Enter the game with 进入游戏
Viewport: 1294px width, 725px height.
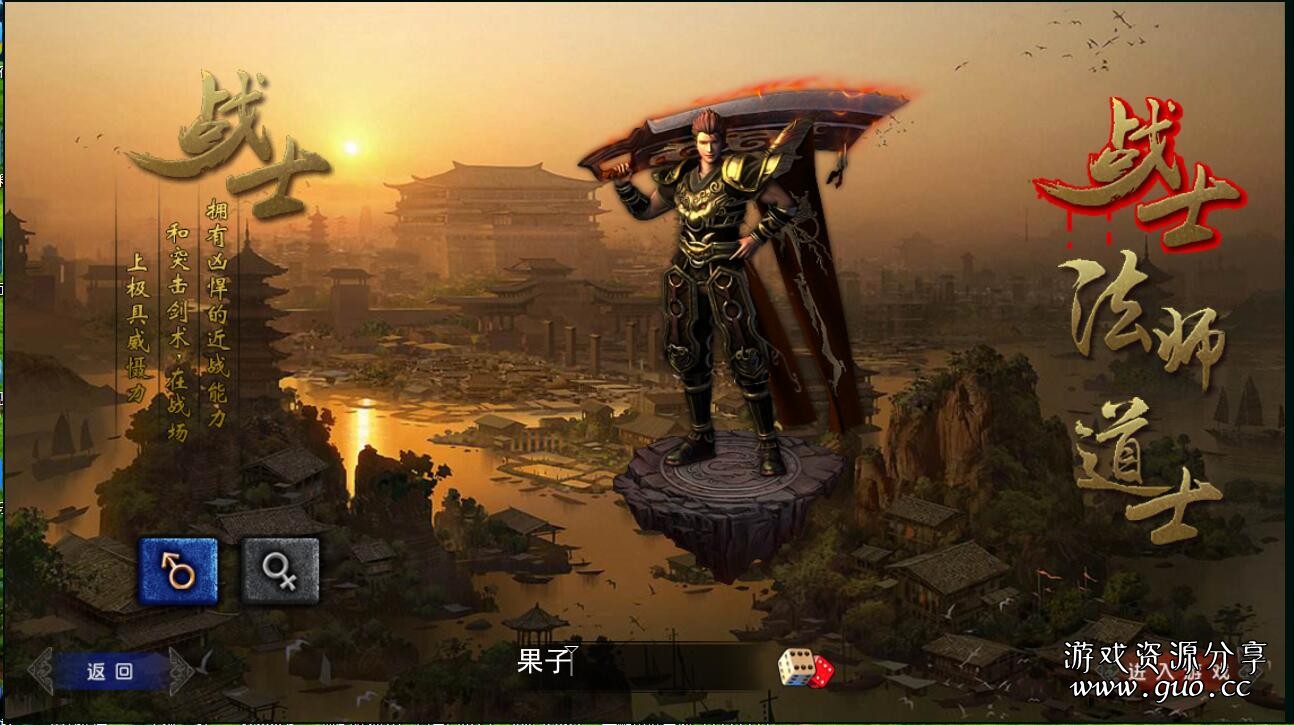[x=1180, y=672]
